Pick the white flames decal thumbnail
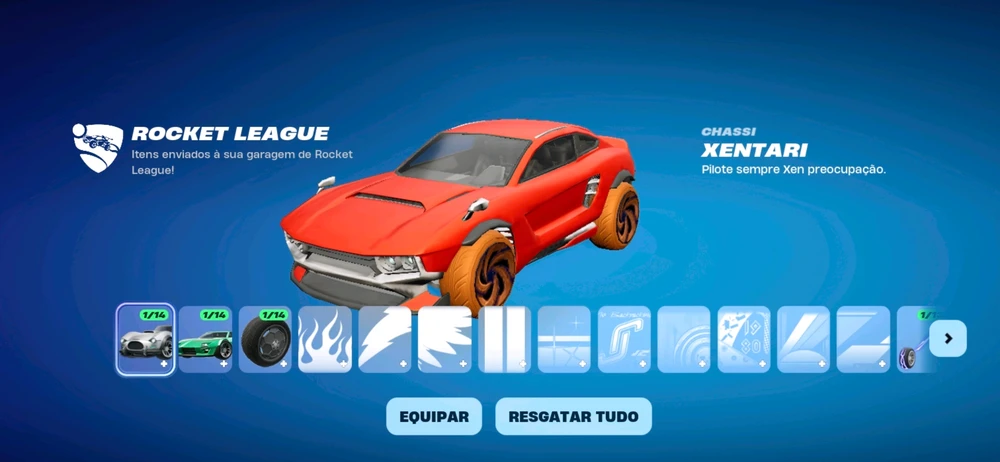The width and height of the screenshot is (1000, 462). tap(325, 339)
